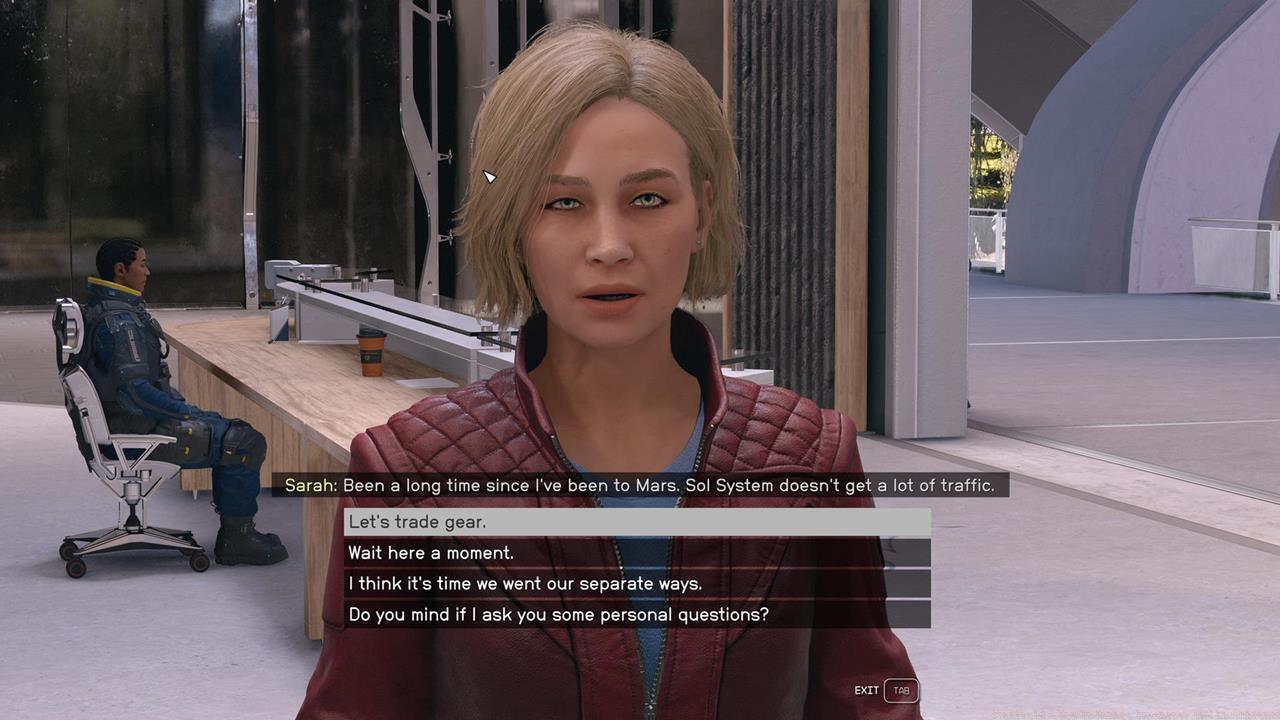Viewport: 1280px width, 720px height.
Task: Pick "time we went our separate ways" response
Action: [636, 584]
